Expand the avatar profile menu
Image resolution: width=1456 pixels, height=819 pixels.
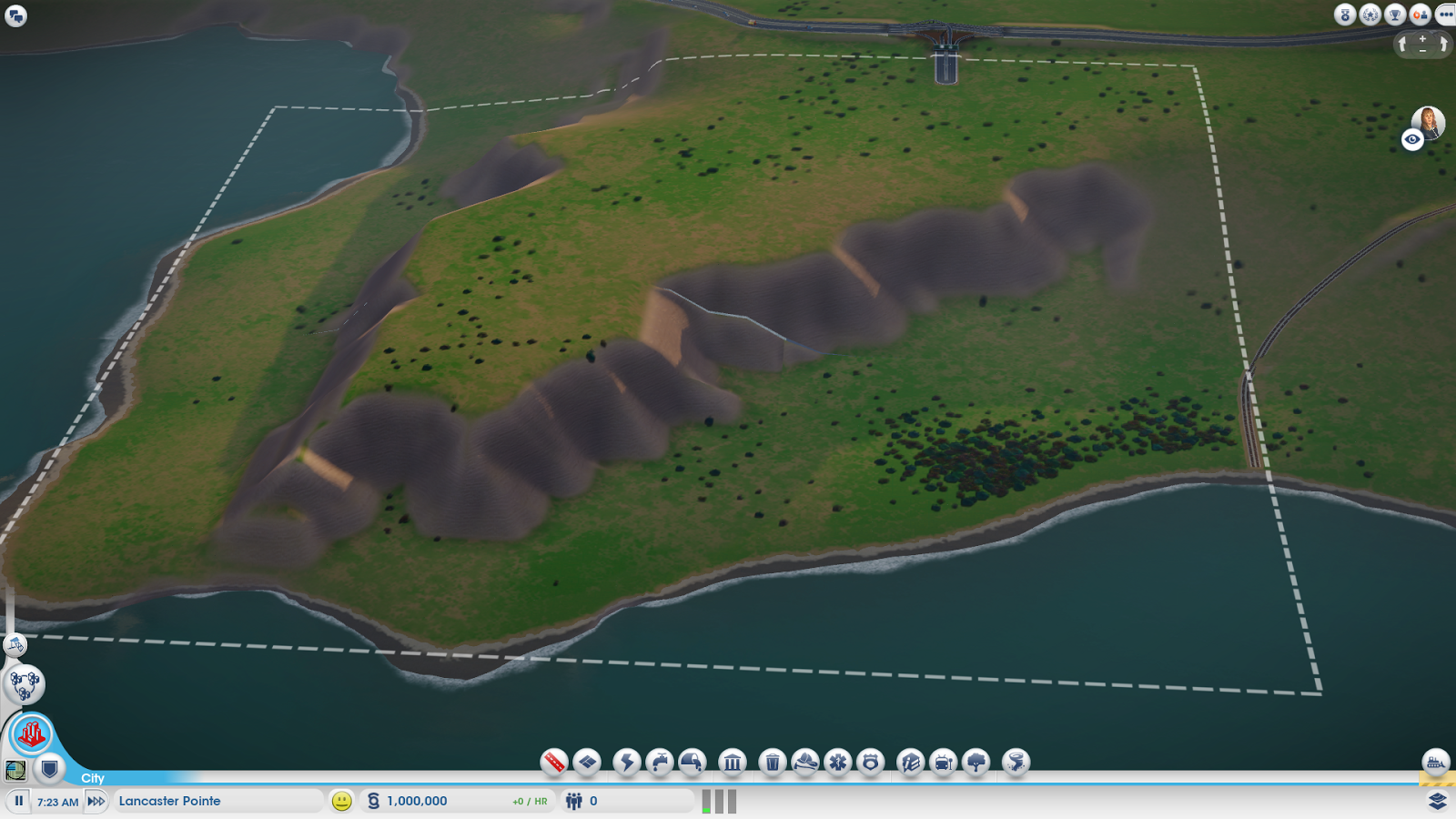[x=1426, y=119]
